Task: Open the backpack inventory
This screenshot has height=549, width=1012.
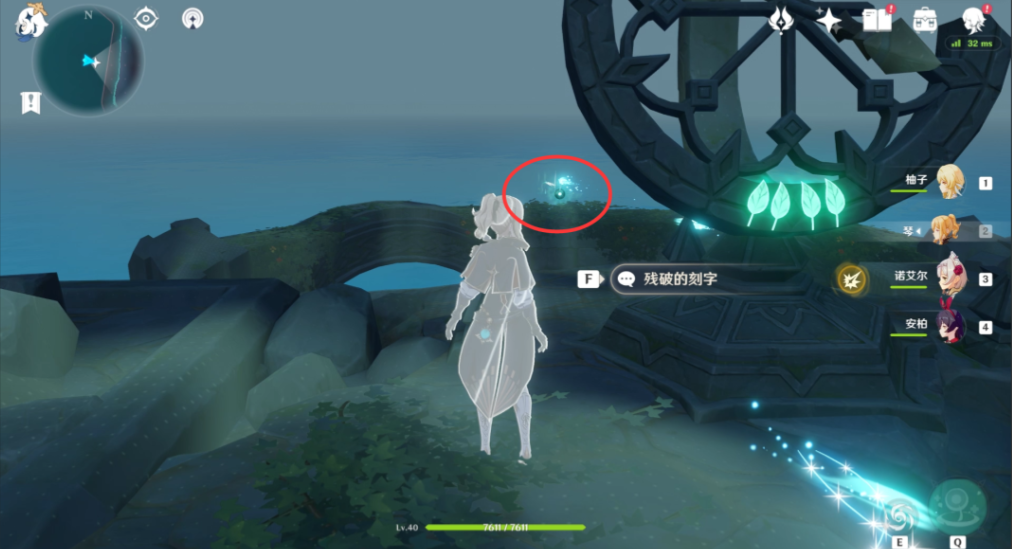Action: [925, 19]
